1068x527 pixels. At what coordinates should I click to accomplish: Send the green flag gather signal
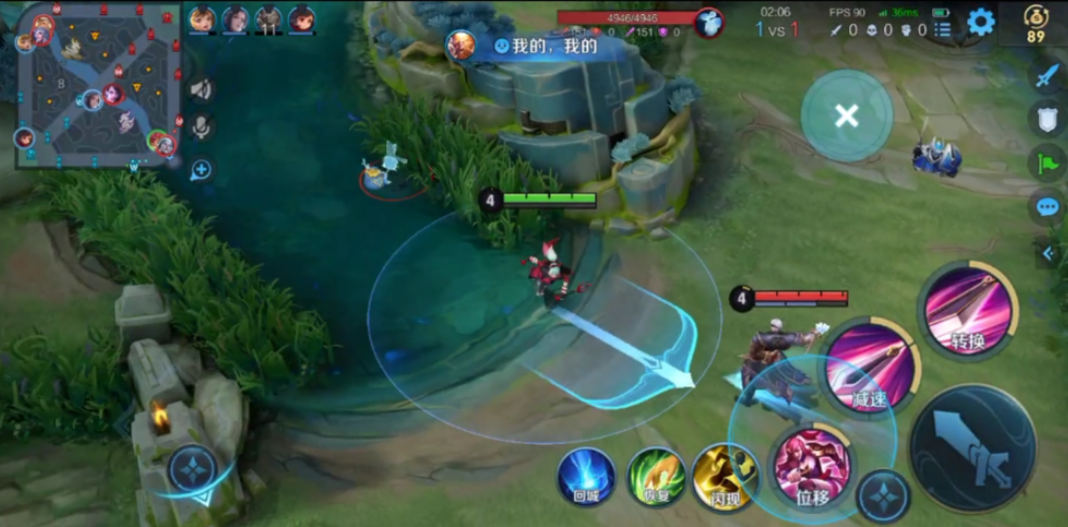pyautogui.click(x=1047, y=163)
